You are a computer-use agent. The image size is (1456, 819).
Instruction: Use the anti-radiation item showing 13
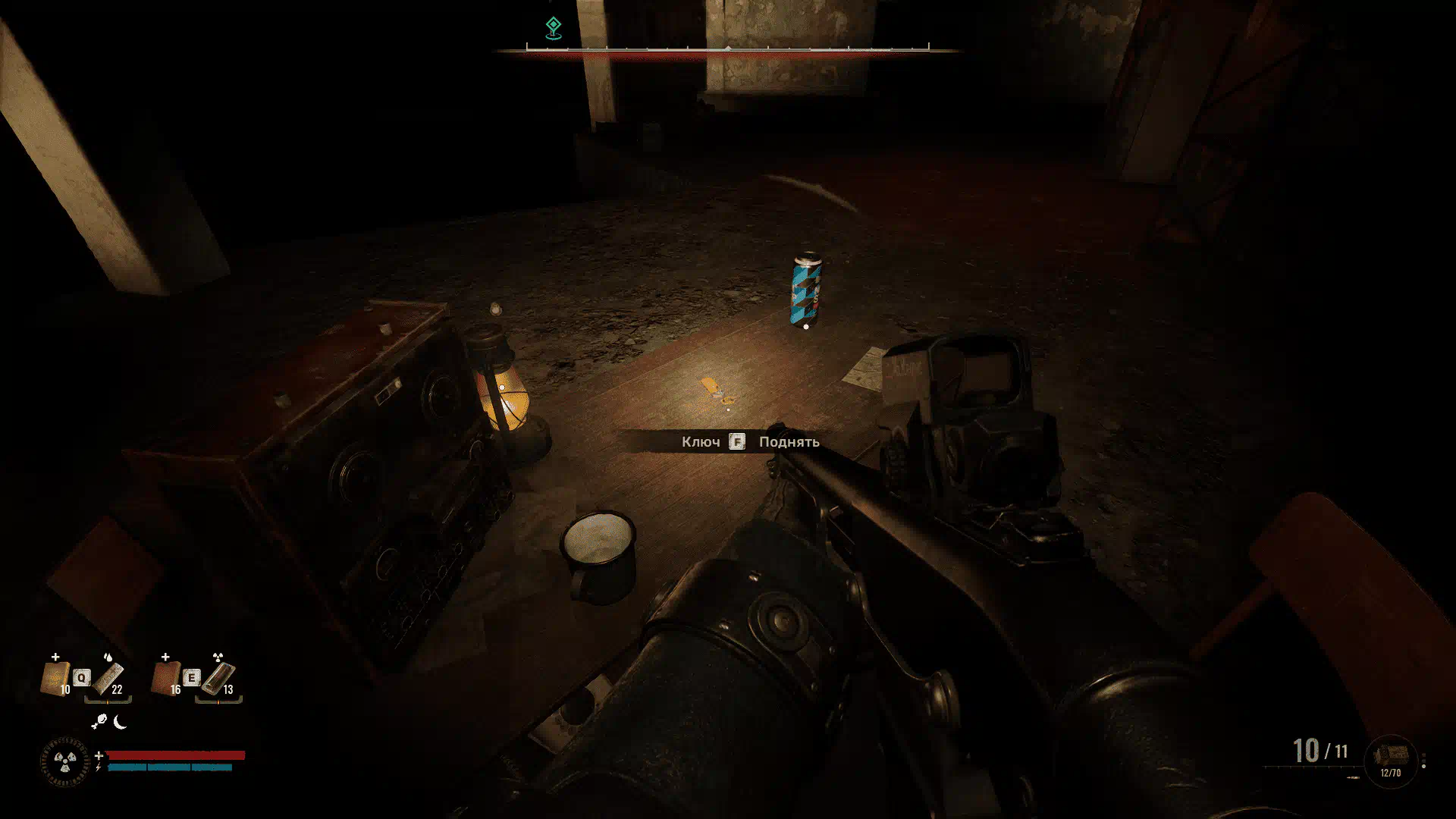(x=219, y=678)
